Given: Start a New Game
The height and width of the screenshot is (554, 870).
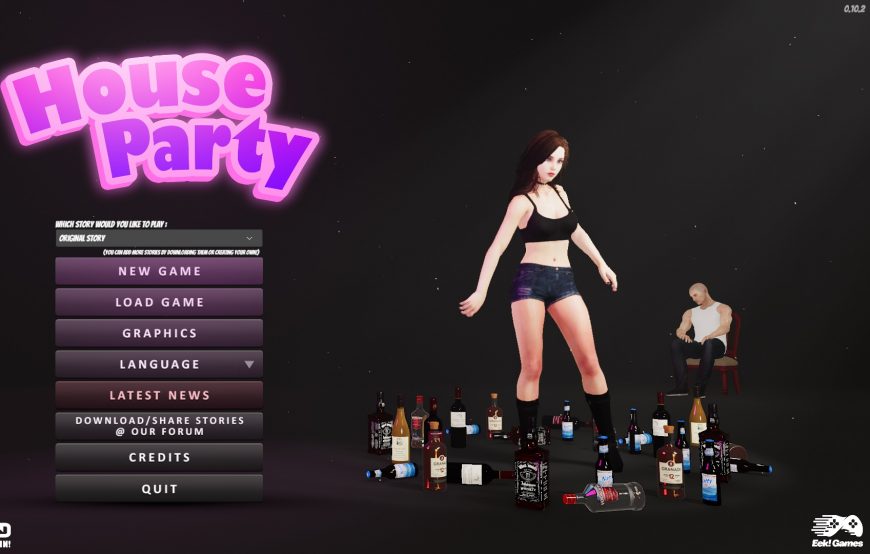Looking at the screenshot, I should [x=159, y=271].
